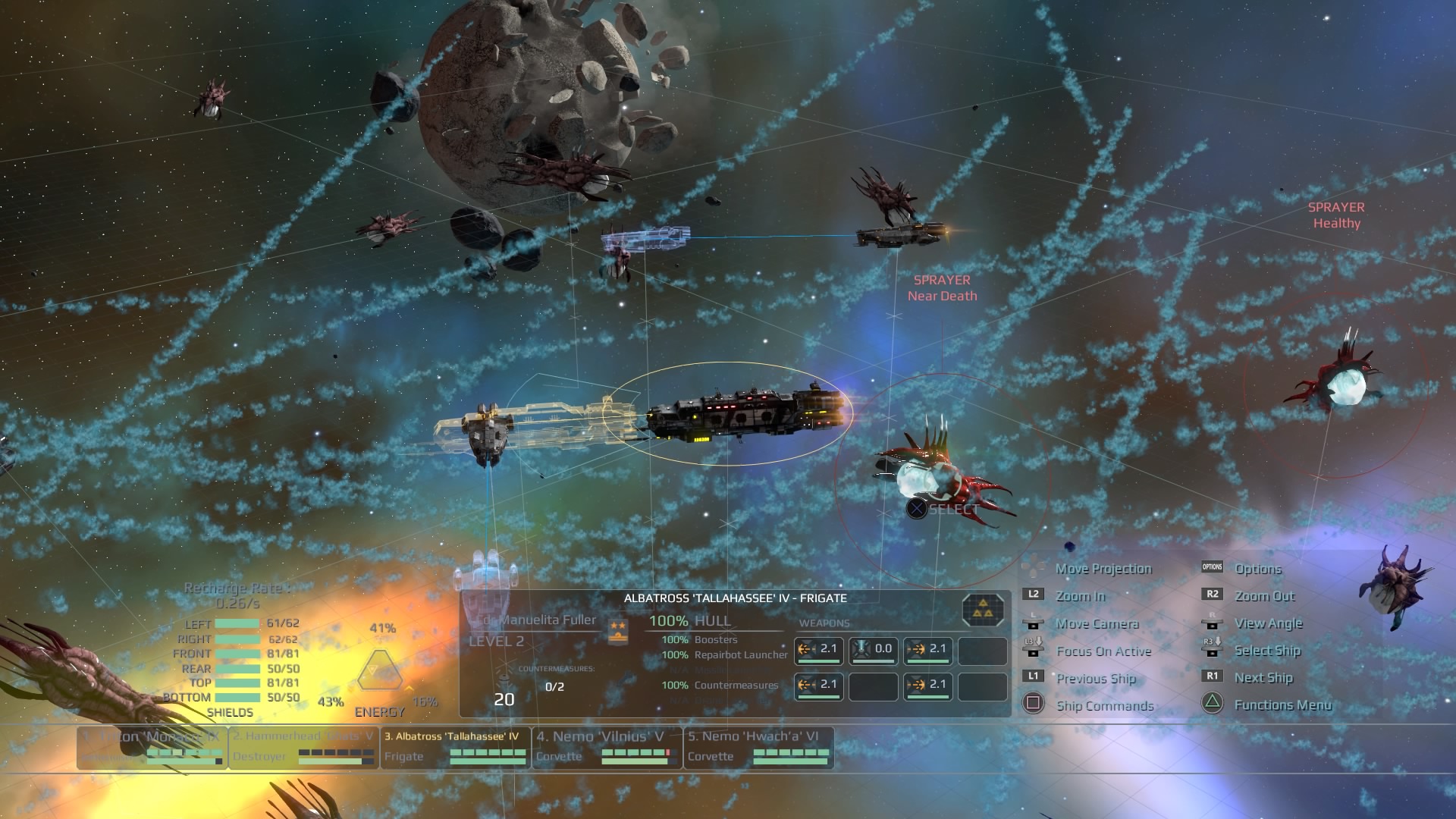This screenshot has width=1456, height=819.
Task: Target the SPRAYER Near Death label
Action: pyautogui.click(x=942, y=288)
